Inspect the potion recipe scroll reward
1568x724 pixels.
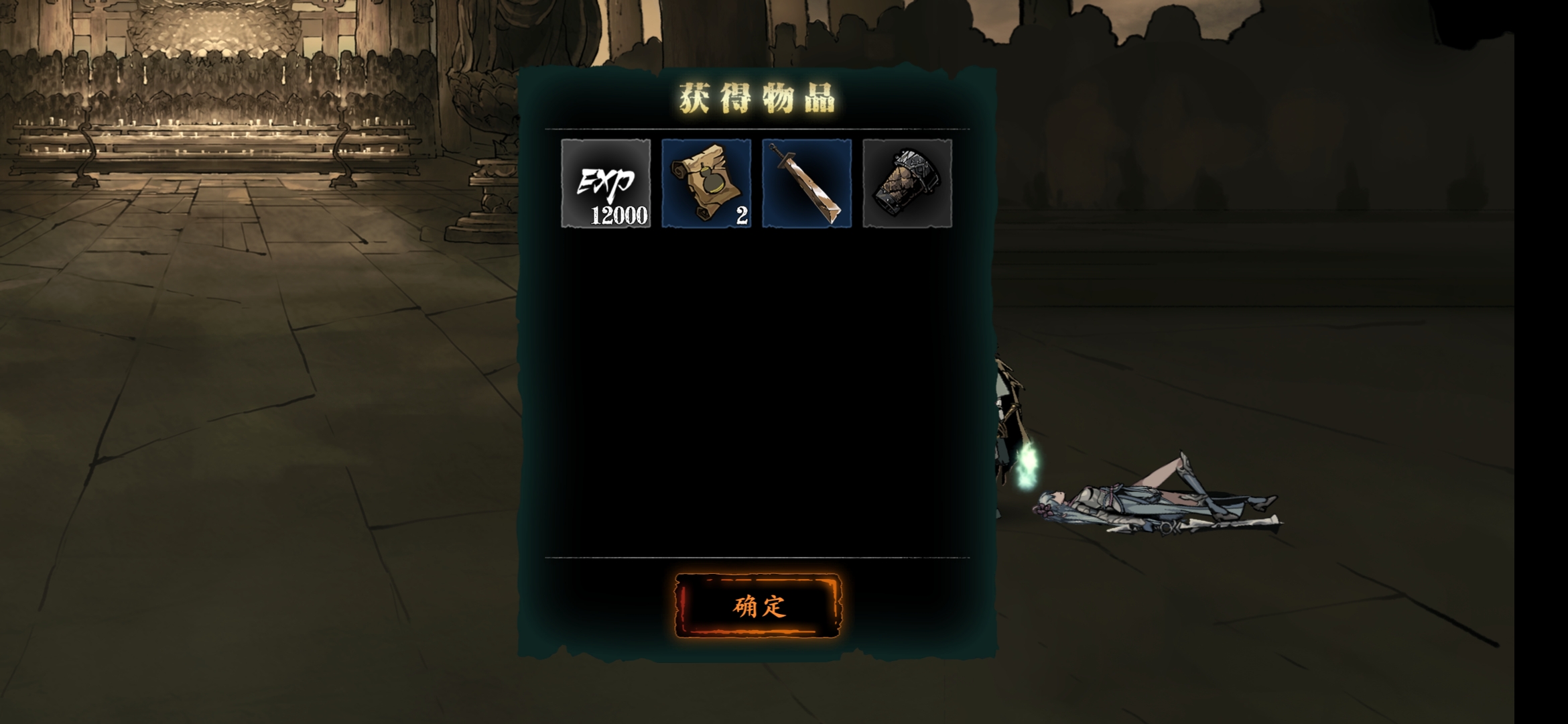706,183
